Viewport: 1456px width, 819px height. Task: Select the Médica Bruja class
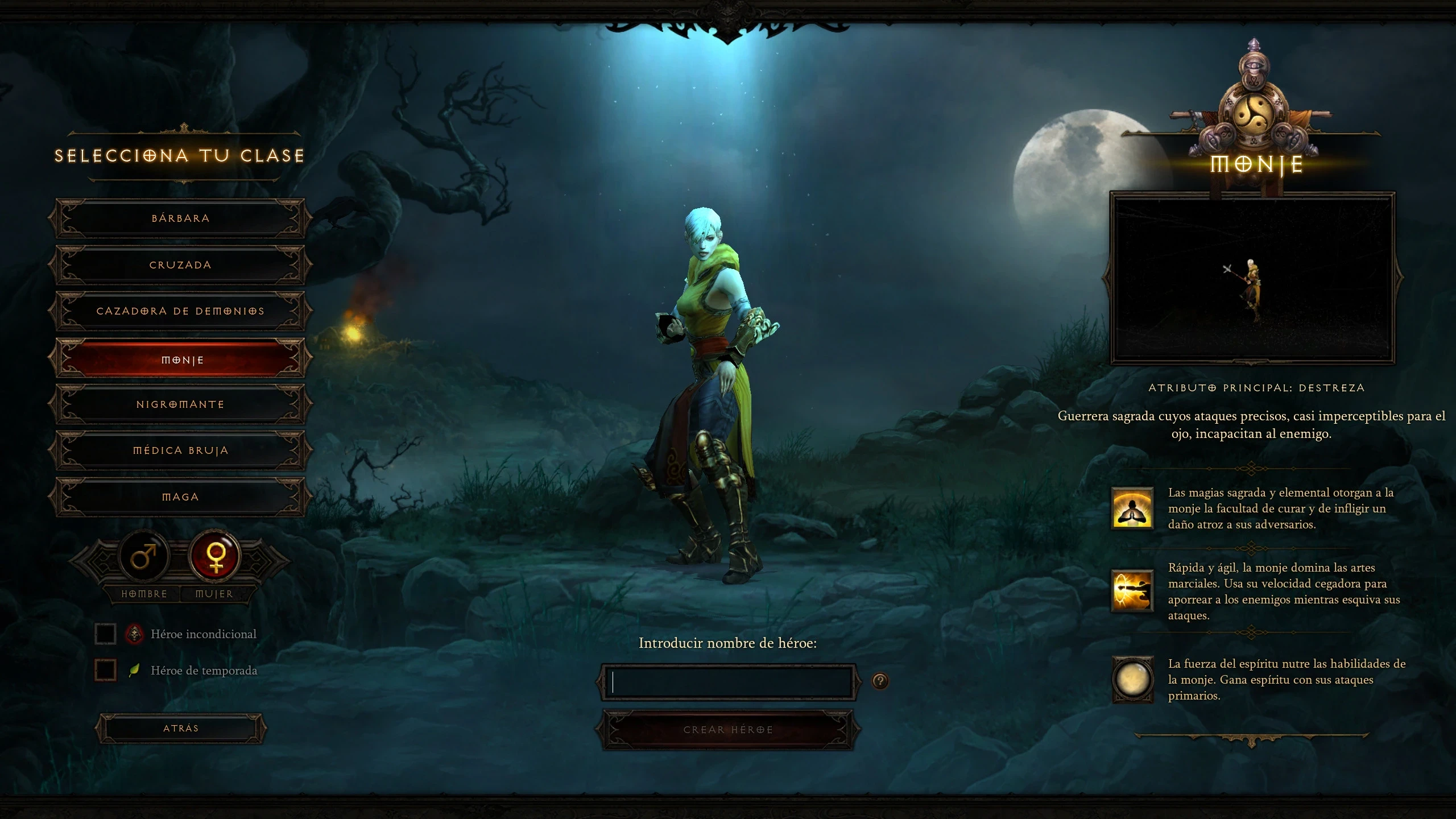180,450
